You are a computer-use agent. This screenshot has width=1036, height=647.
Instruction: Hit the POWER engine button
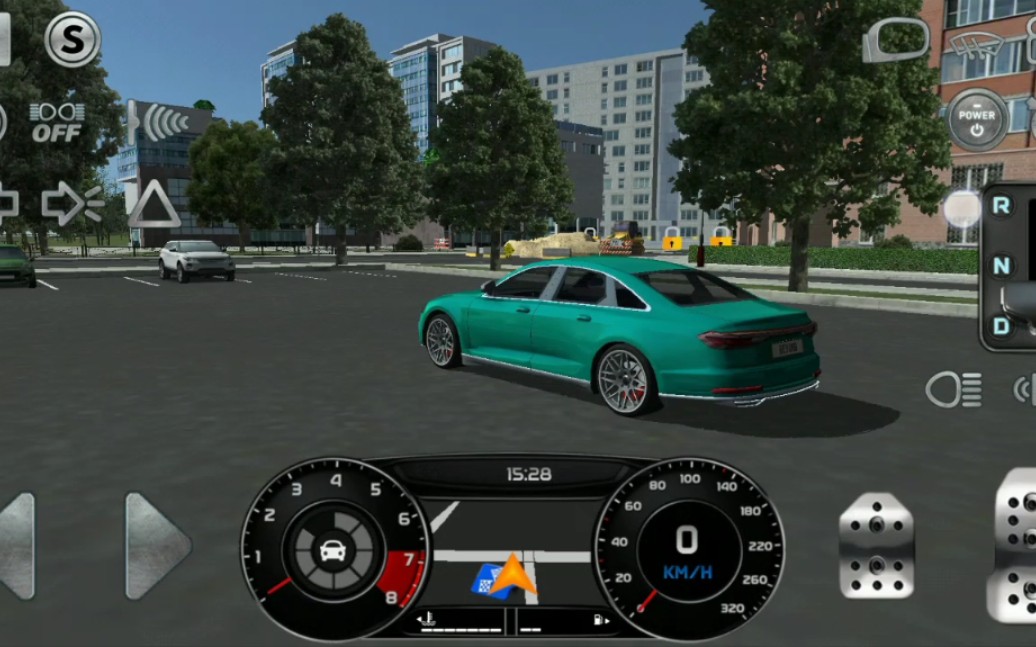(977, 120)
